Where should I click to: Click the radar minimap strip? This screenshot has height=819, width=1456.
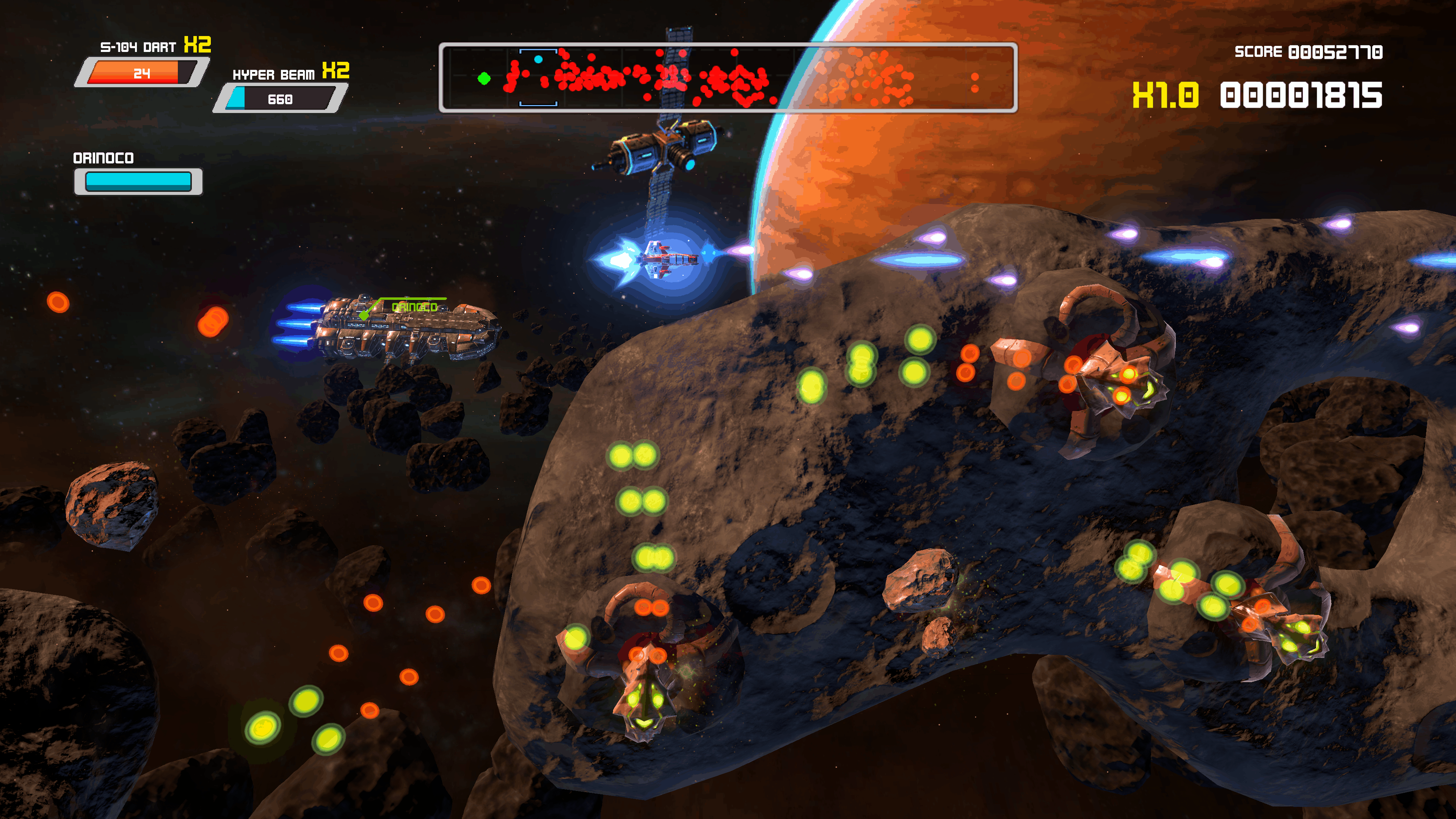pyautogui.click(x=728, y=78)
